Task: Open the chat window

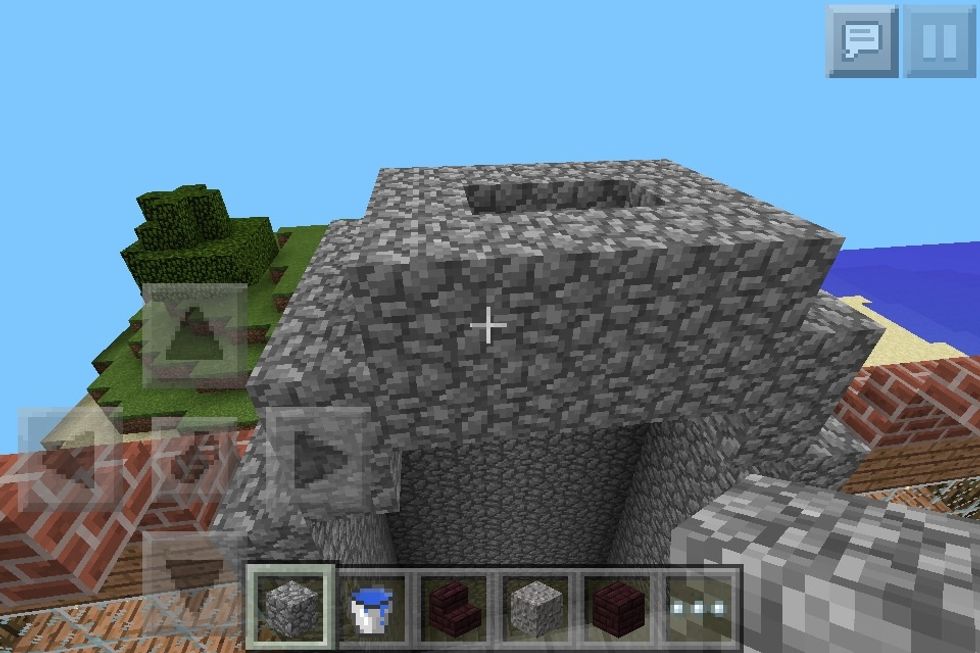Action: click(x=861, y=41)
